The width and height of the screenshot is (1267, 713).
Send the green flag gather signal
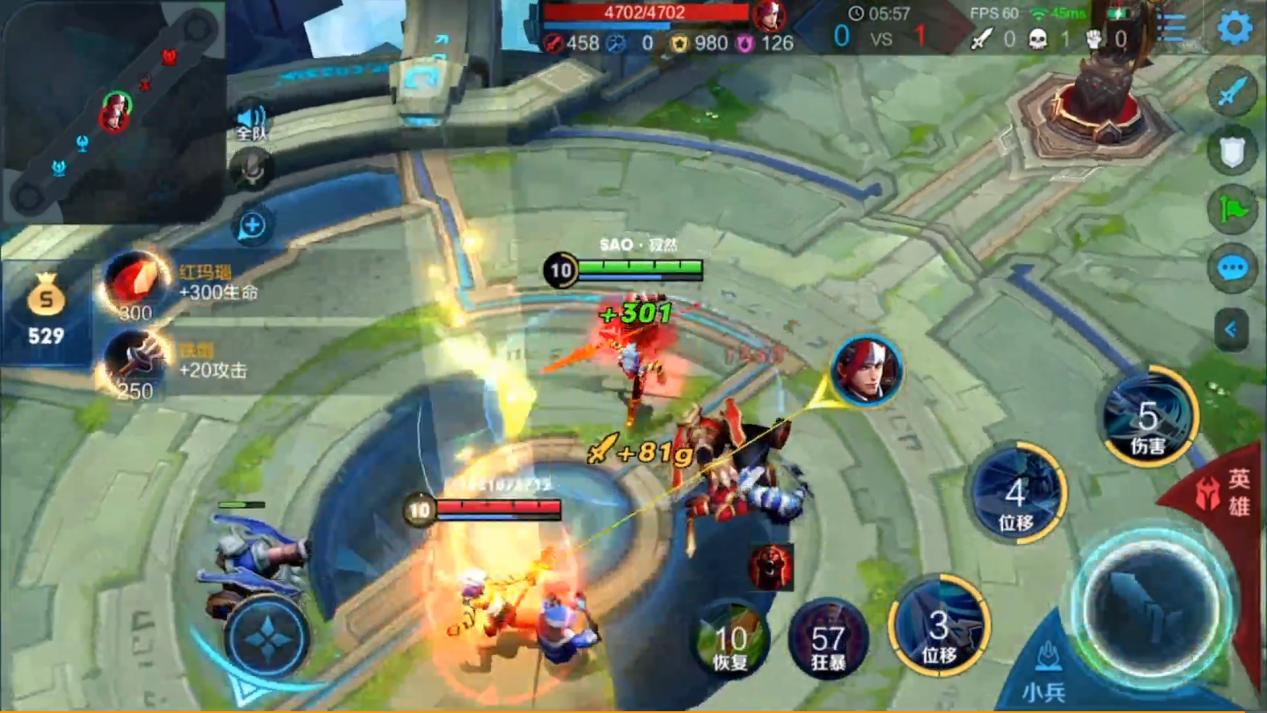click(1233, 210)
